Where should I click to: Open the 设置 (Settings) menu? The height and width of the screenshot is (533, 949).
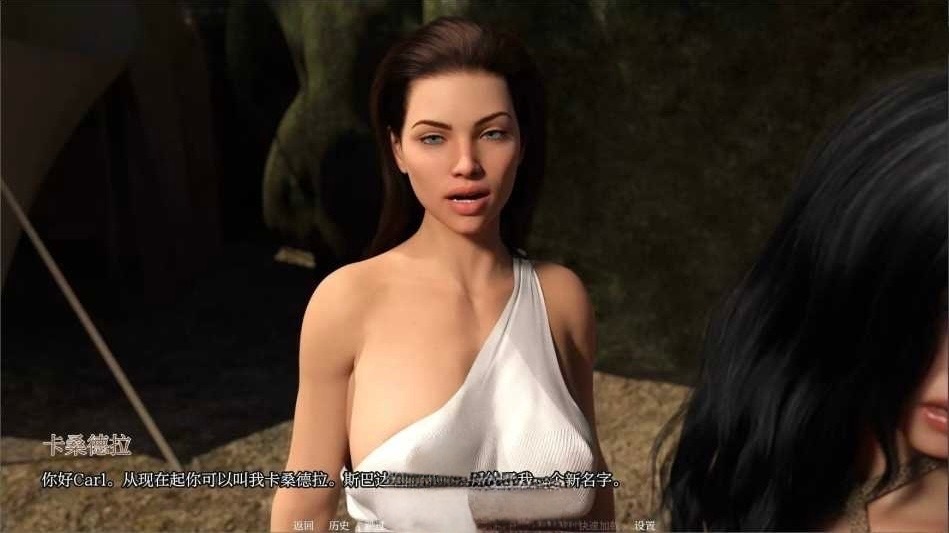coord(644,525)
